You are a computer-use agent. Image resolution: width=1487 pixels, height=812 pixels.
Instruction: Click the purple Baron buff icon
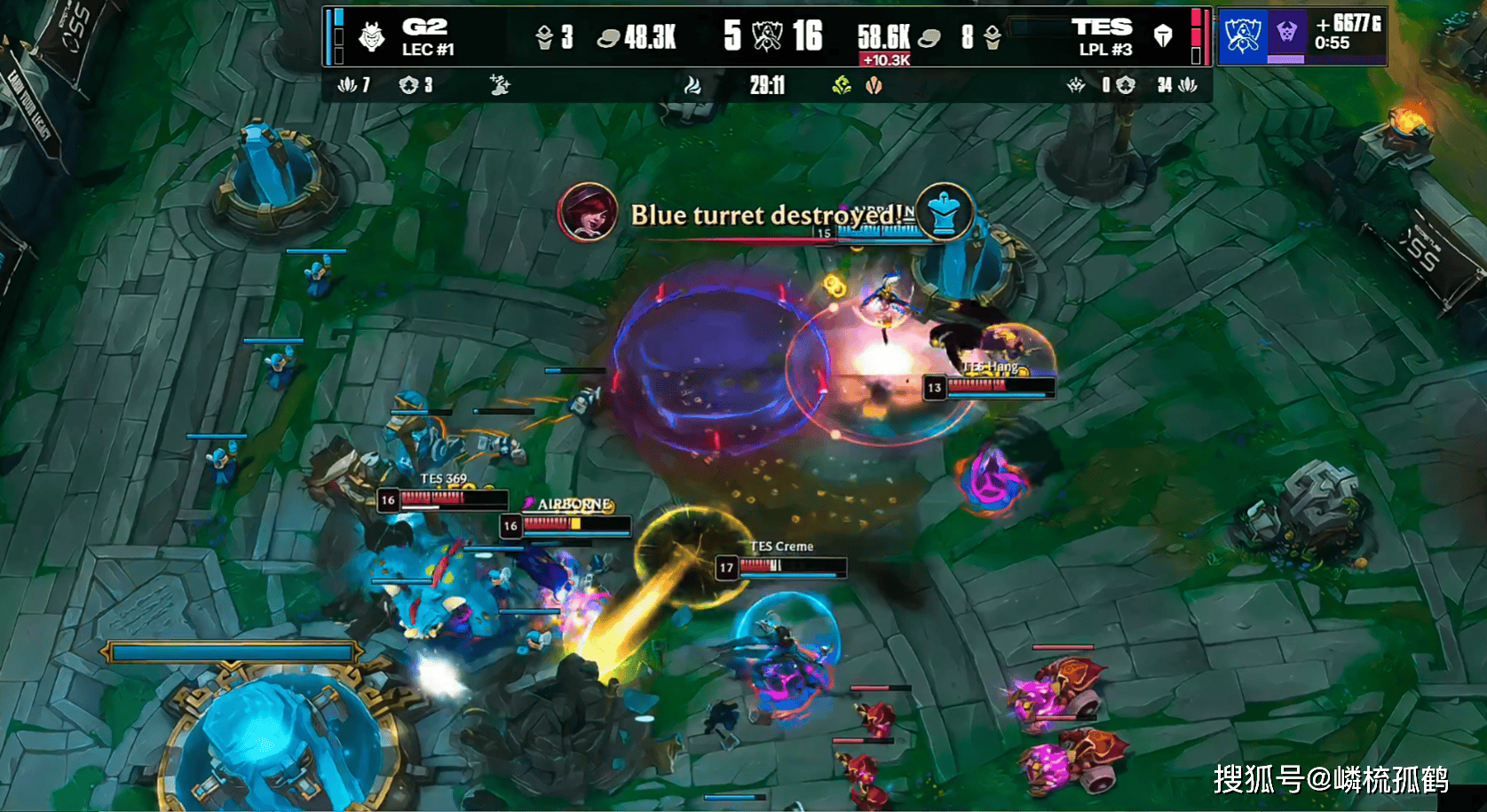[x=1286, y=34]
